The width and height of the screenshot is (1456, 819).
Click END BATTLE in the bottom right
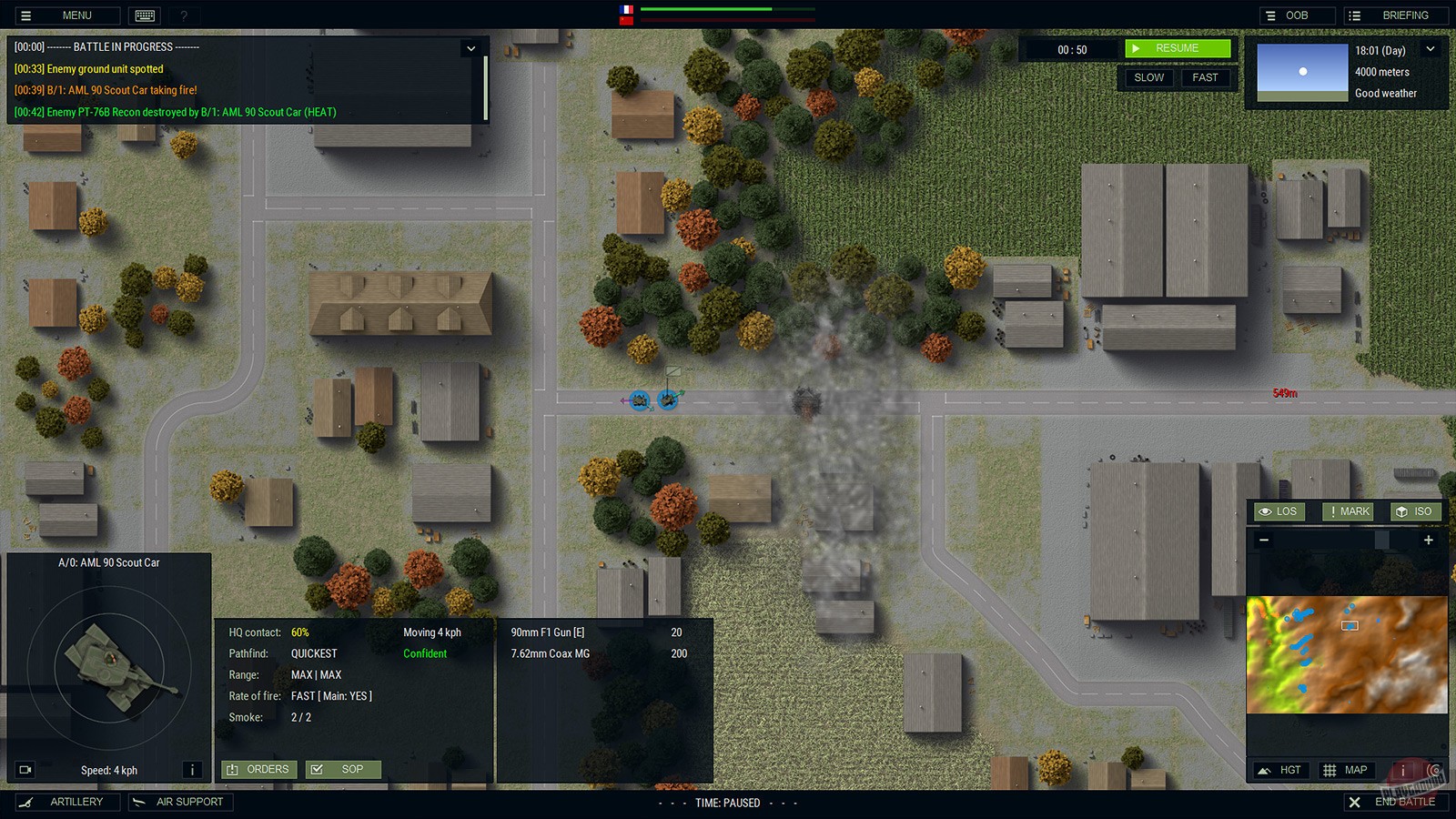pos(1395,802)
